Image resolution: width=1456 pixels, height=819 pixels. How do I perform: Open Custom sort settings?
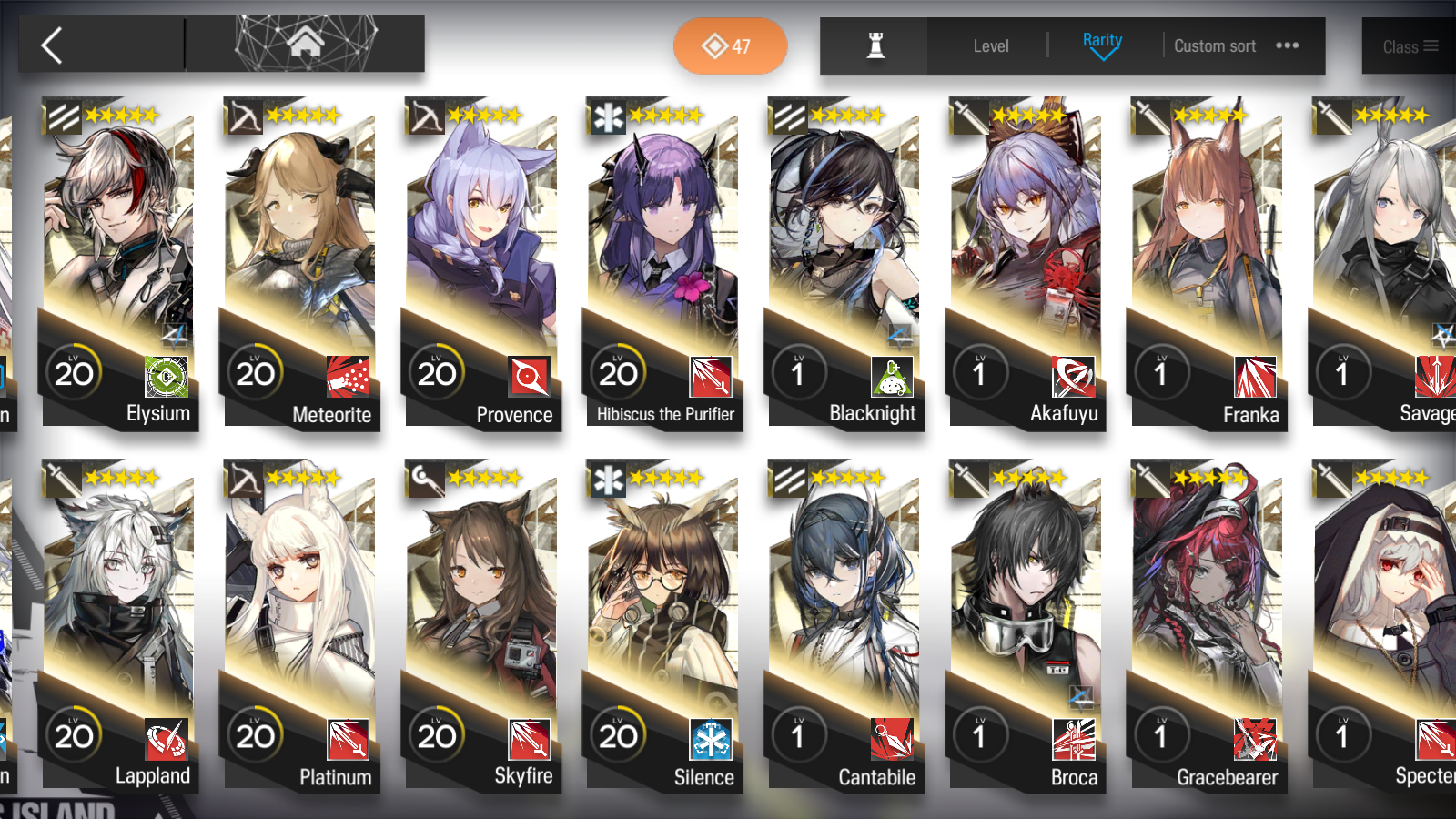[x=1214, y=45]
